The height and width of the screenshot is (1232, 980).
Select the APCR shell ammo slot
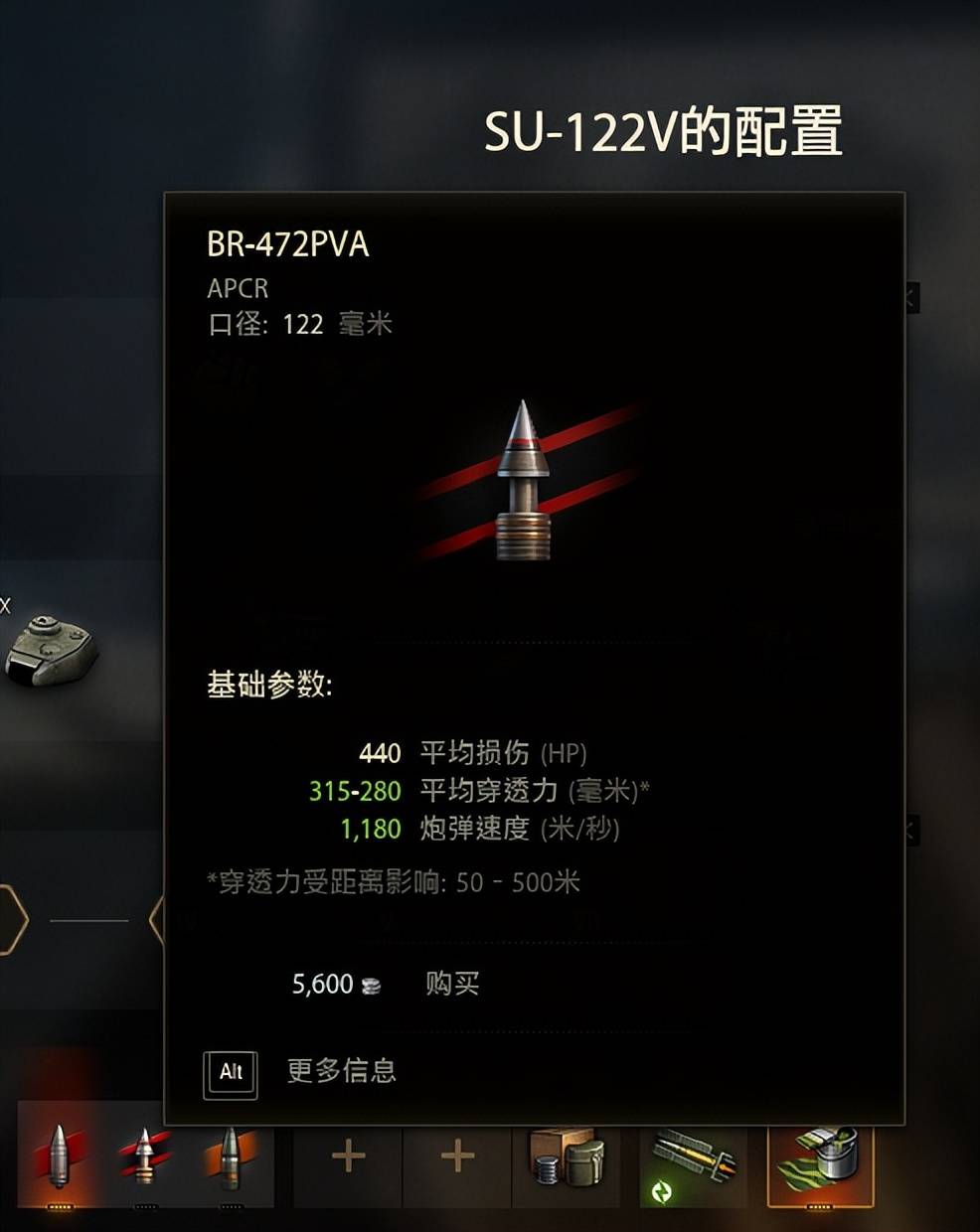tap(145, 1156)
